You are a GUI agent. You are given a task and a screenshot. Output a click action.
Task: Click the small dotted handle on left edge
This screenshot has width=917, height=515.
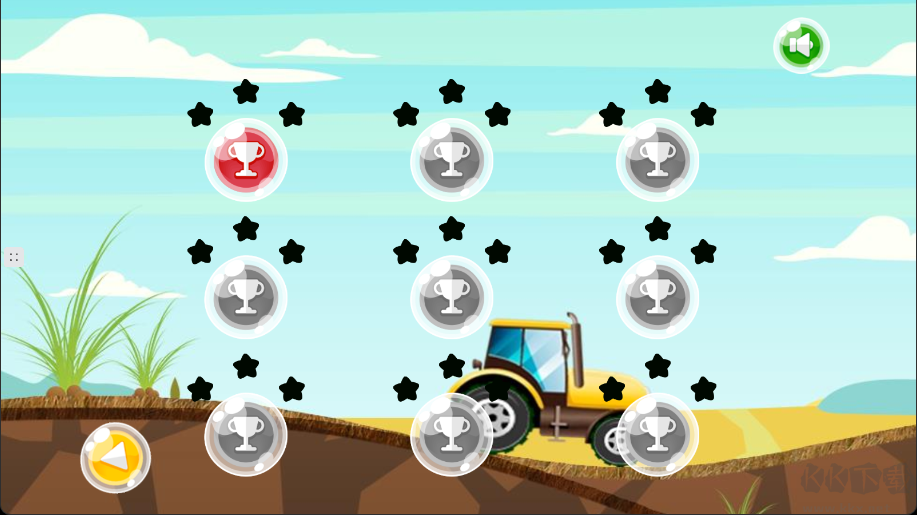(14, 257)
